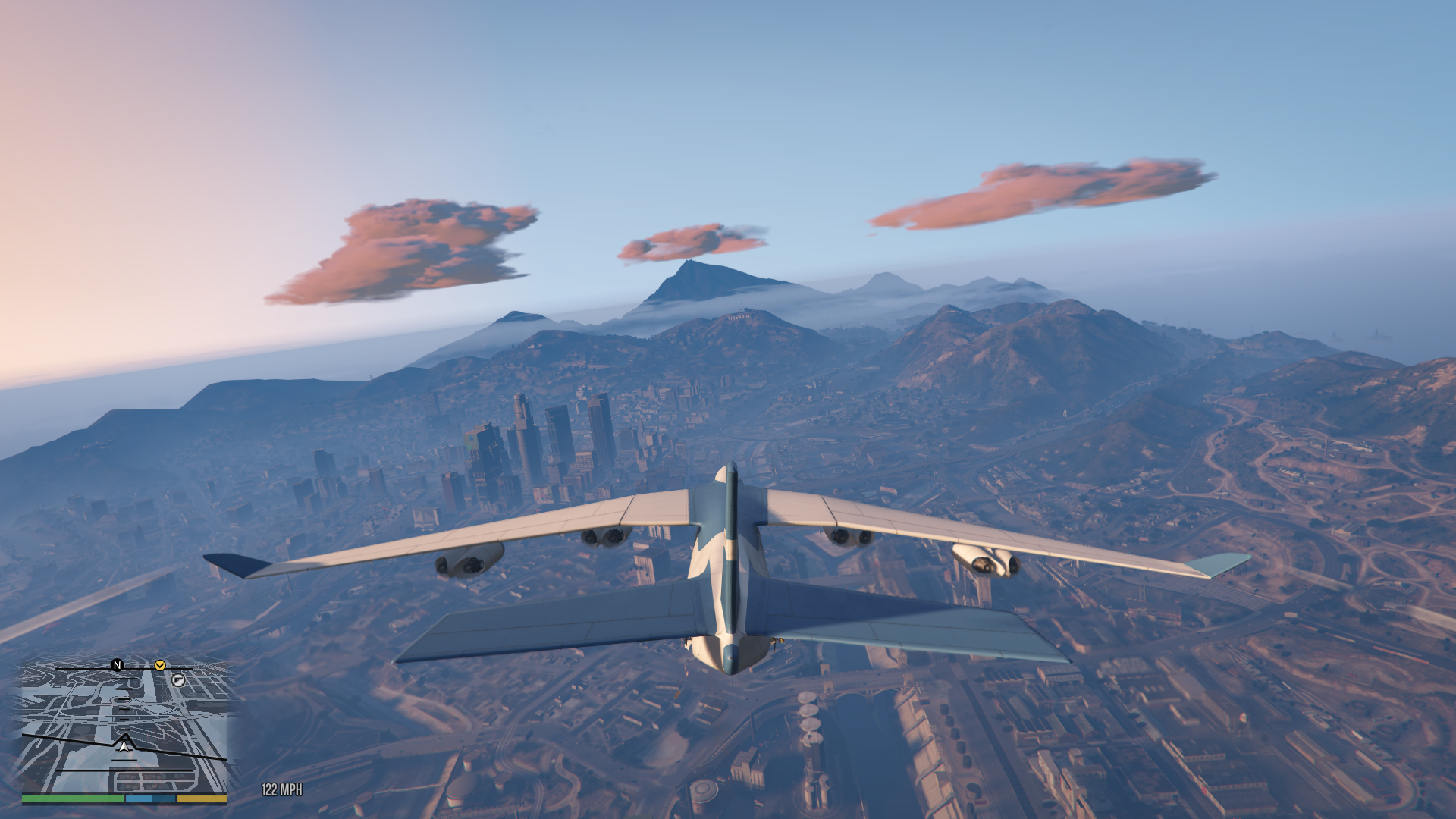
Task: Click the pistol weapon icon near the minimap
Action: point(178,681)
